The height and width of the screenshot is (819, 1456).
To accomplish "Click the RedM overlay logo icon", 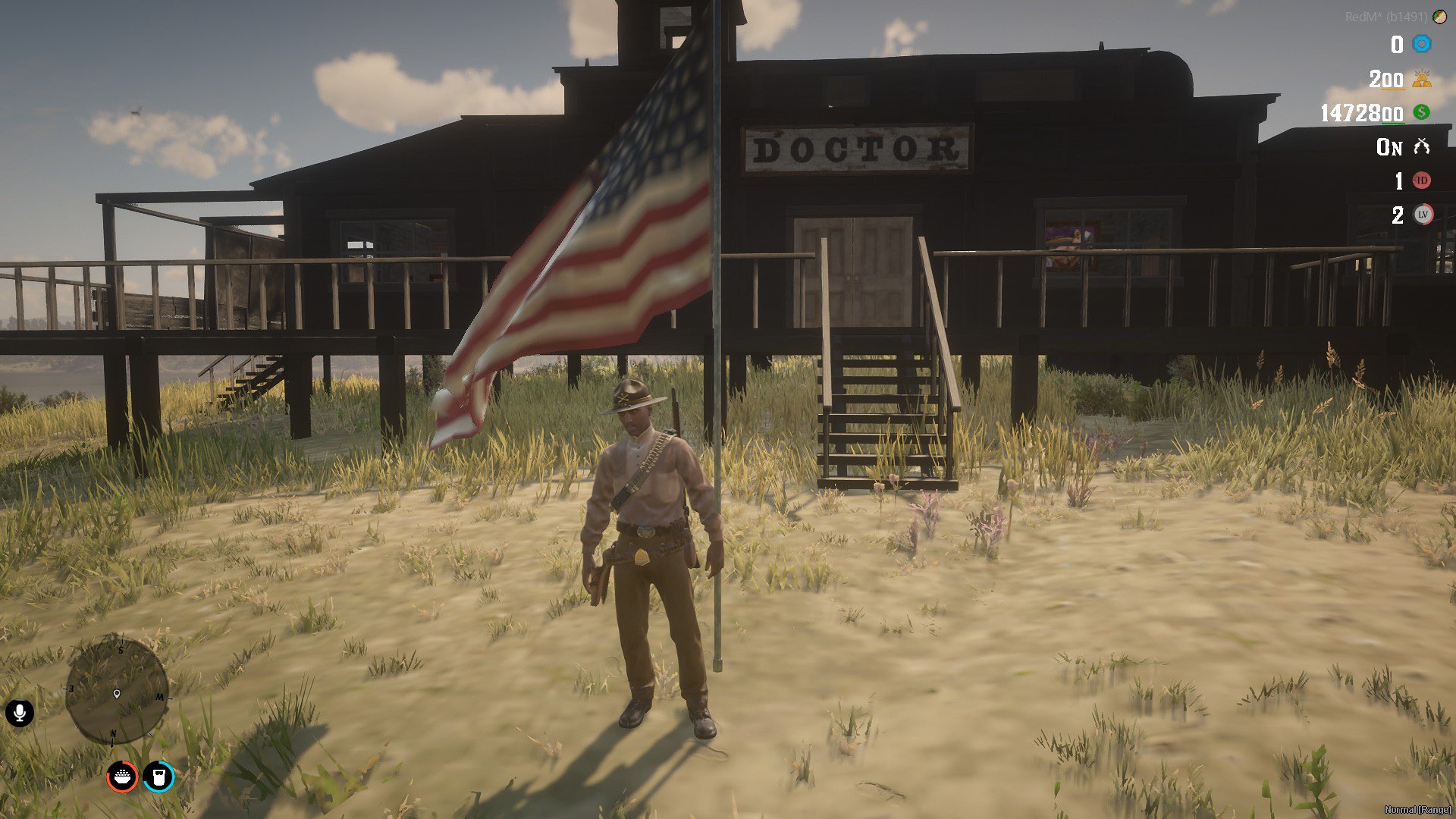I will tap(1439, 17).
